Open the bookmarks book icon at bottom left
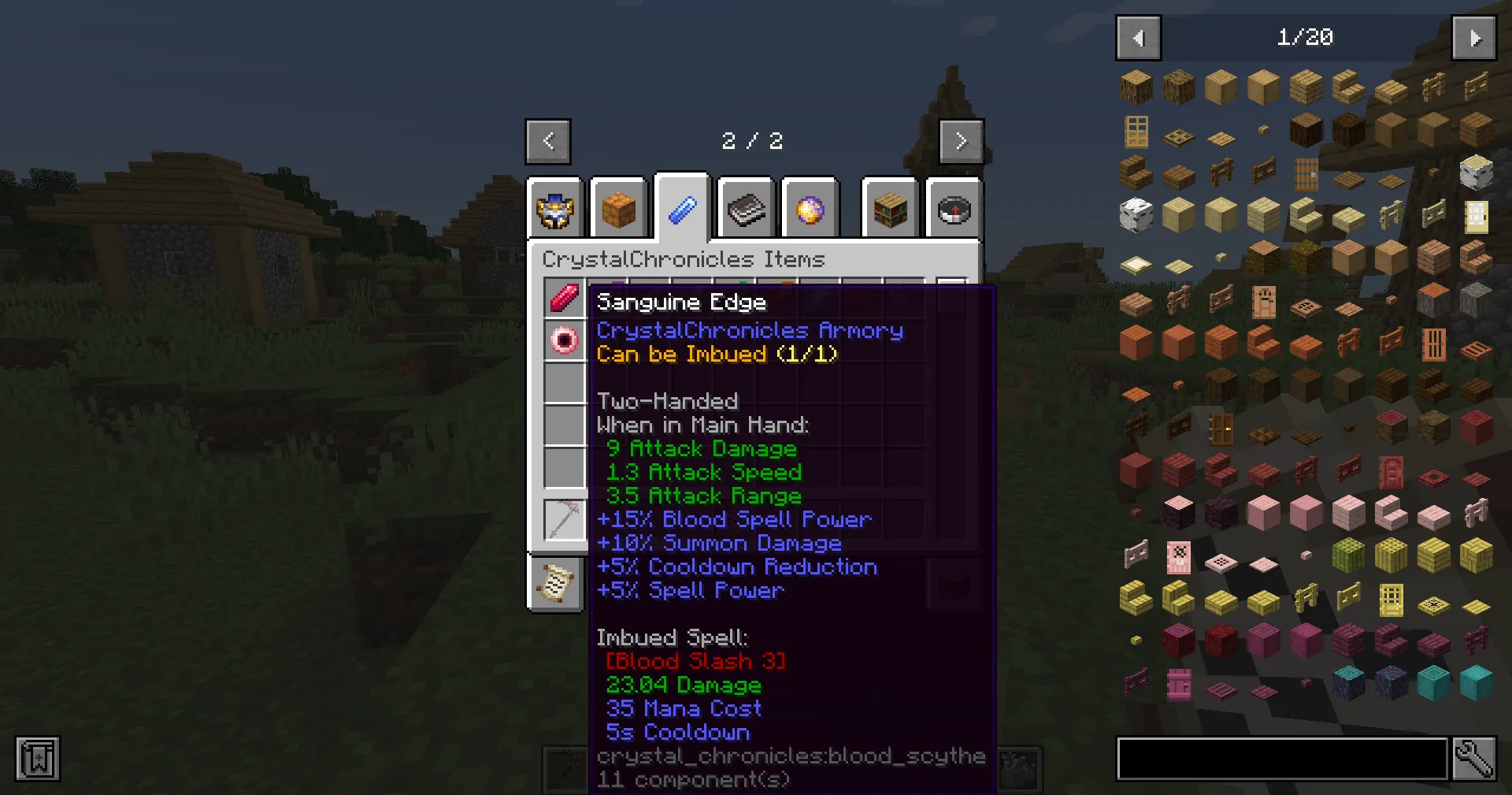This screenshot has height=795, width=1512. (x=36, y=759)
